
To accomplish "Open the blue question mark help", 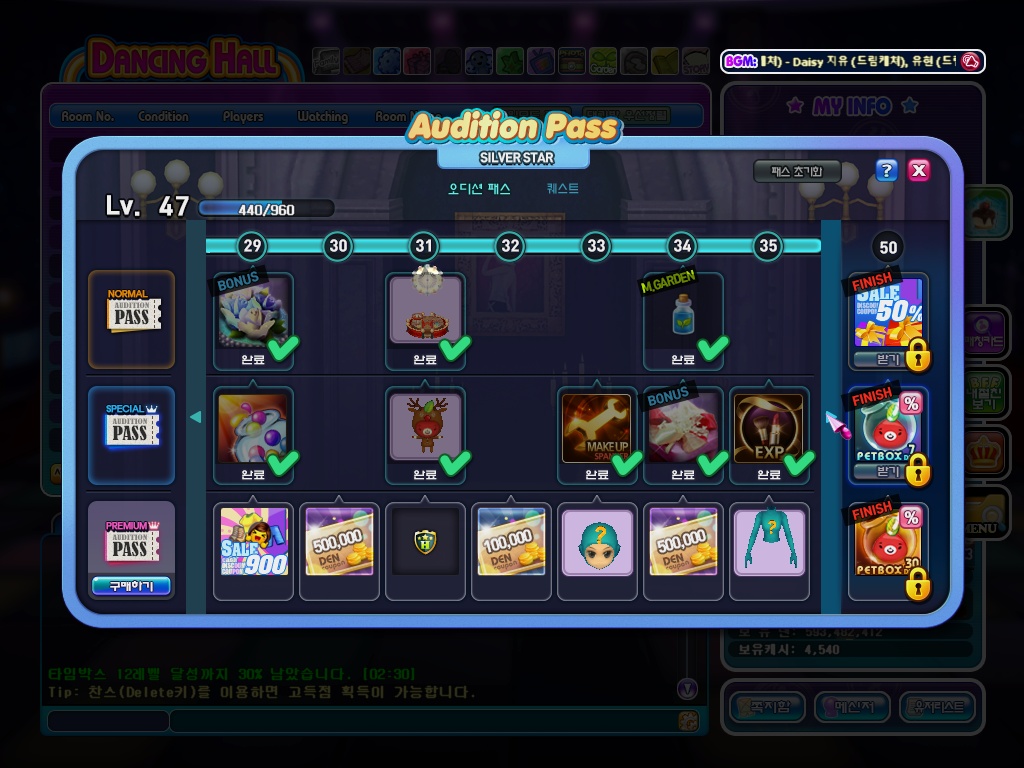I will tap(886, 170).
